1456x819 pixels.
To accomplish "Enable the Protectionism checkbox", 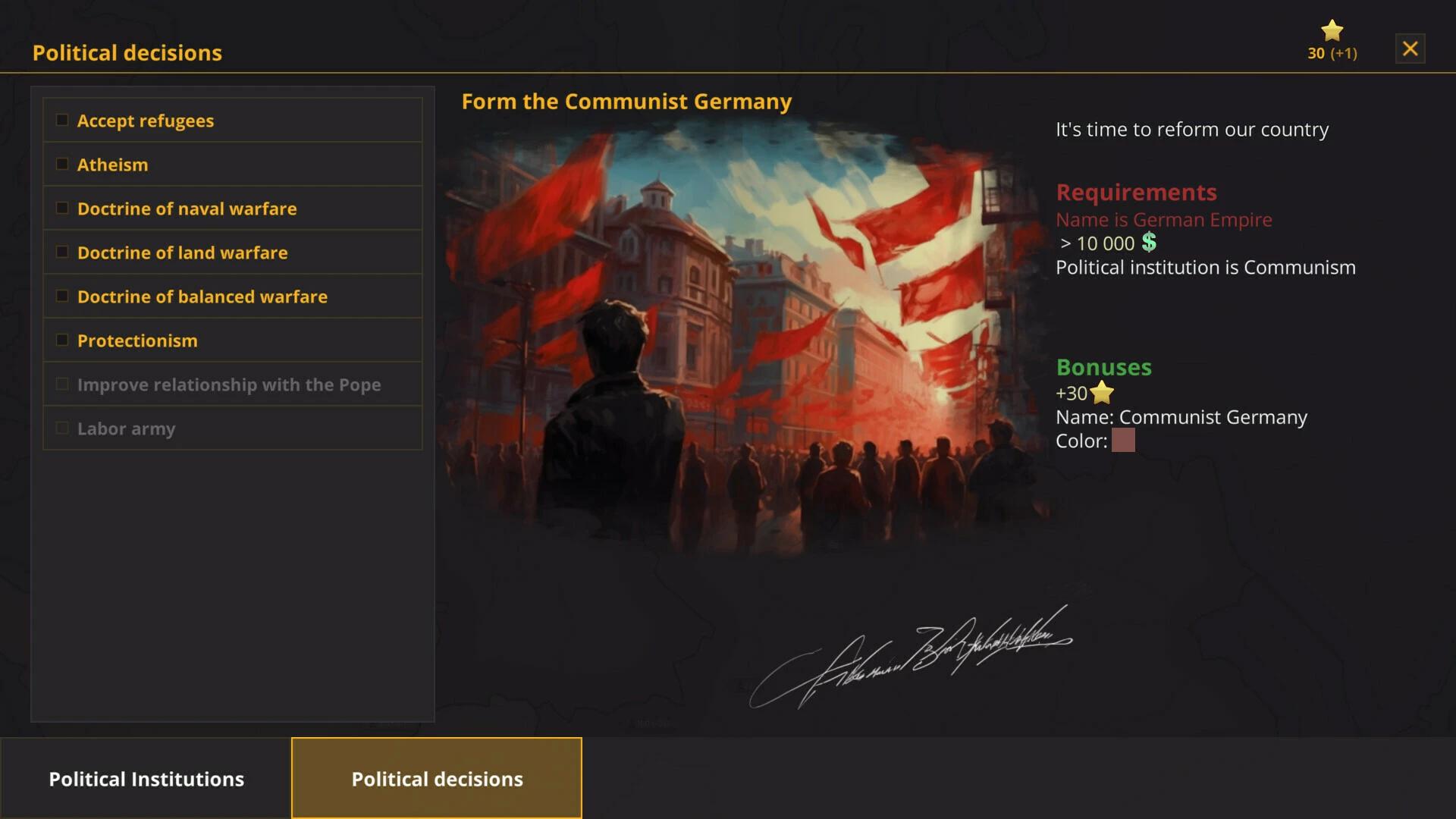I will pos(61,339).
